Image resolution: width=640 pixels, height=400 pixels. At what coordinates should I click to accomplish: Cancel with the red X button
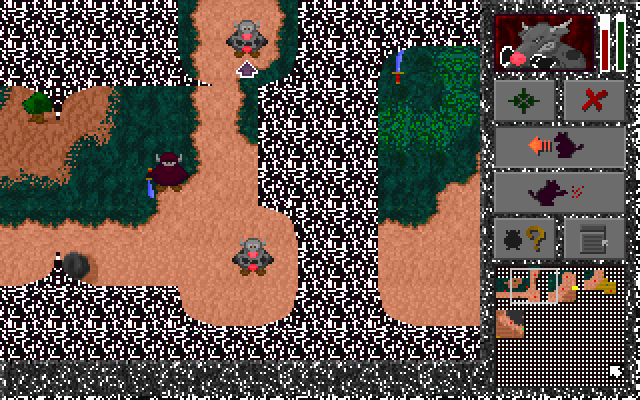point(594,100)
